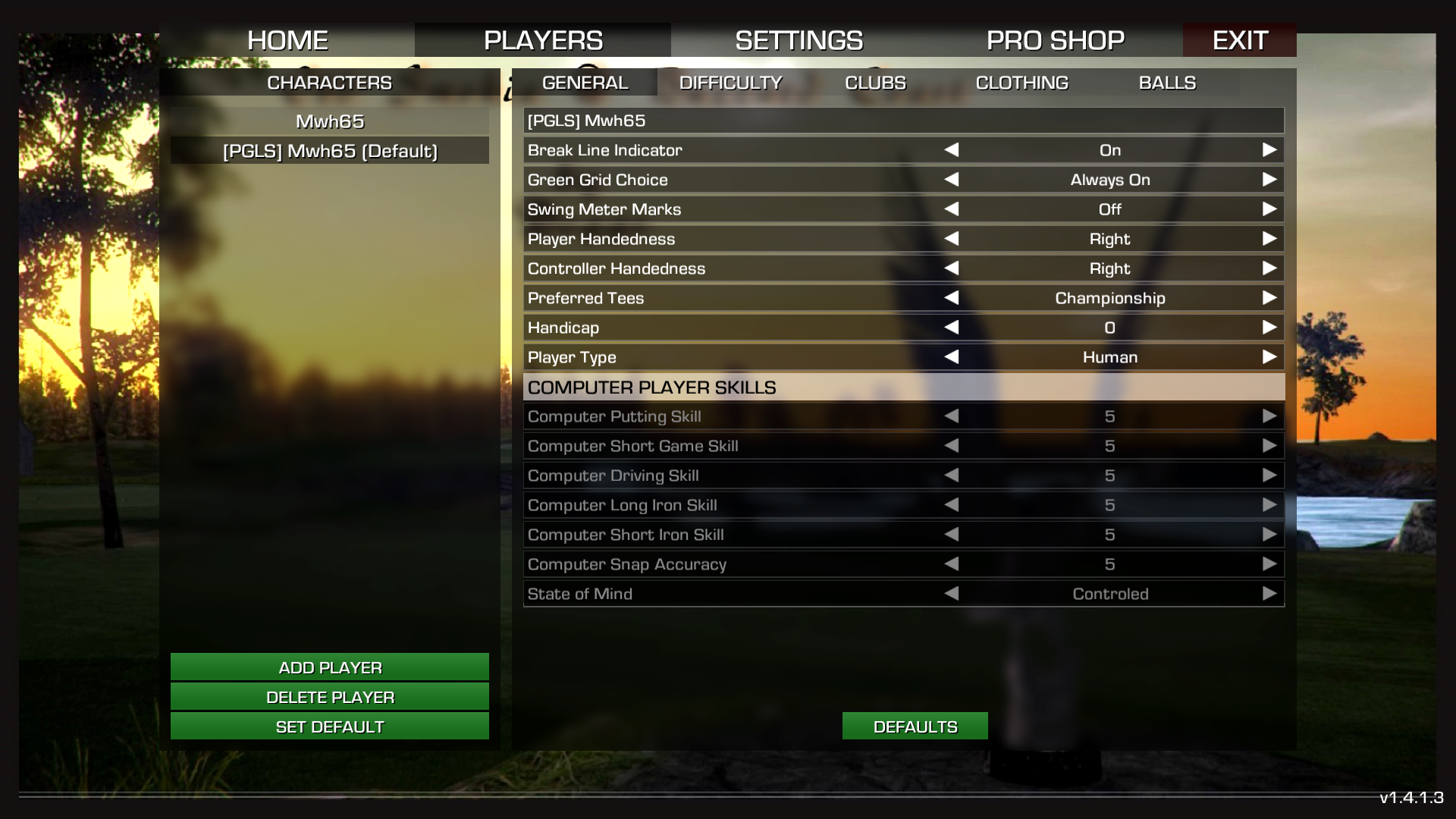Screen dimensions: 1456x819
Task: Increase Handicap using its right arrow
Action: click(x=1269, y=328)
